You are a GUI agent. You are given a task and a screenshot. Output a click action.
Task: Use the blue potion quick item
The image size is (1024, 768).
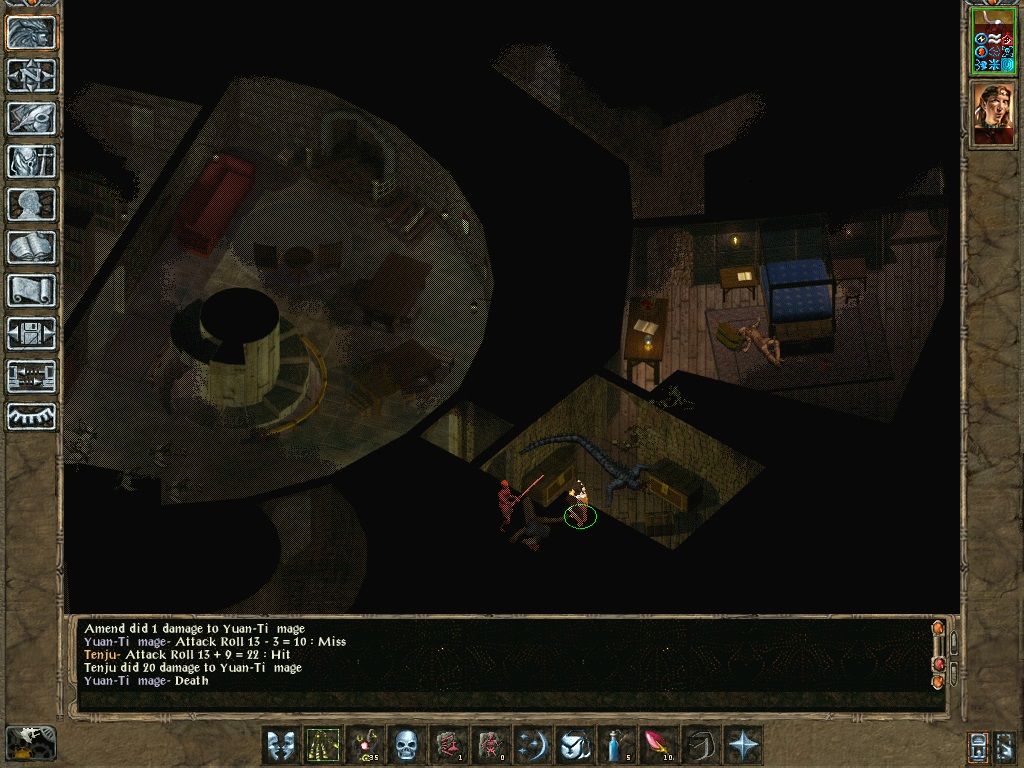[615, 746]
